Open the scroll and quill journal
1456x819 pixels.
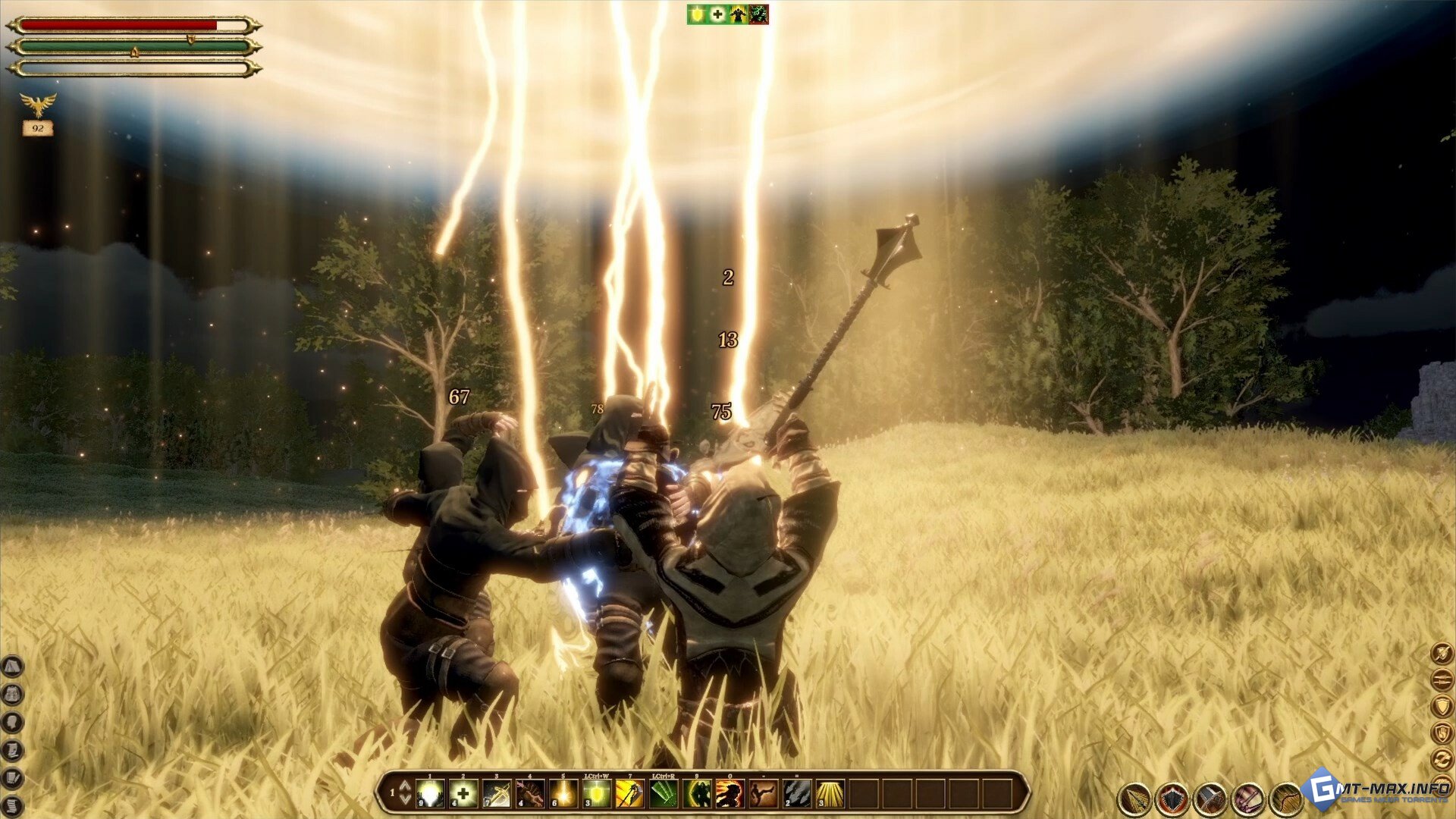click(x=13, y=778)
